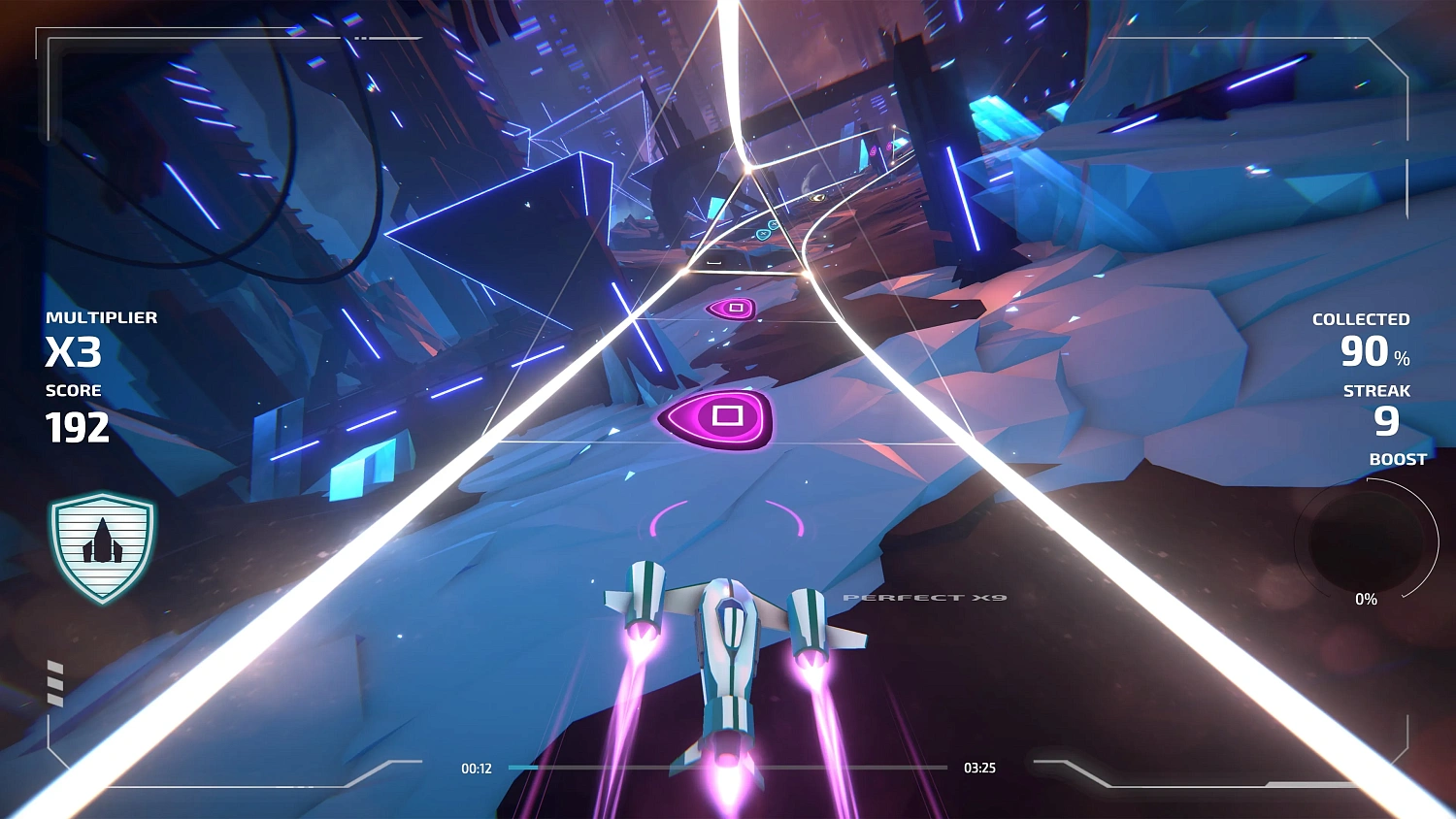This screenshot has height=819, width=1456.
Task: Click the nearest pink gem pickup
Action: click(726, 417)
